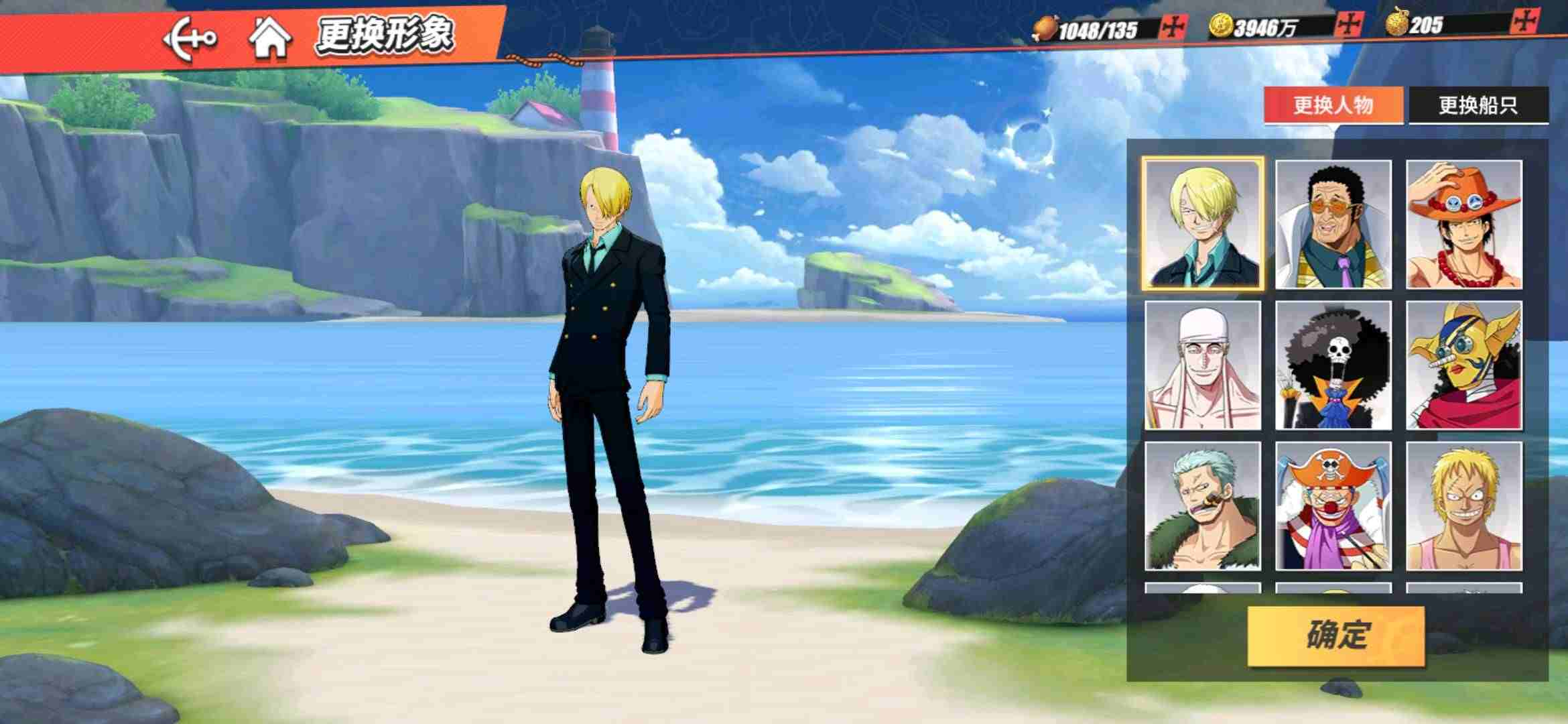Image resolution: width=1568 pixels, height=724 pixels.
Task: Buy more gems via plus beside 205
Action: coord(1525,21)
